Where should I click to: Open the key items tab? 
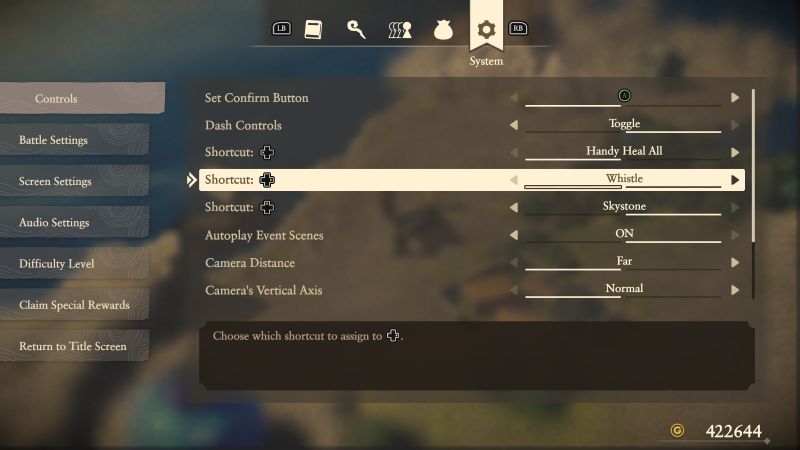click(356, 30)
